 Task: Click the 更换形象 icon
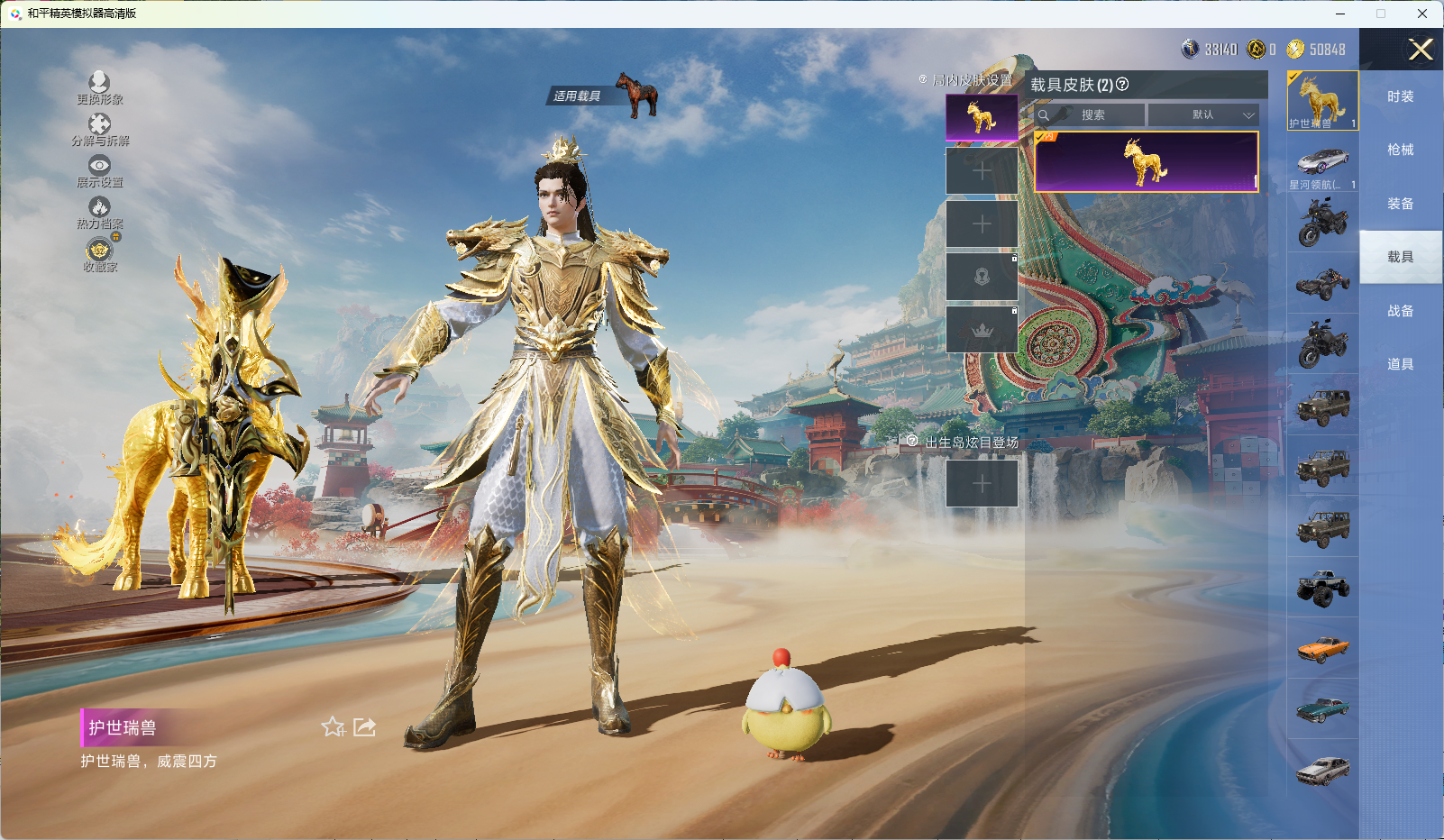[x=99, y=83]
